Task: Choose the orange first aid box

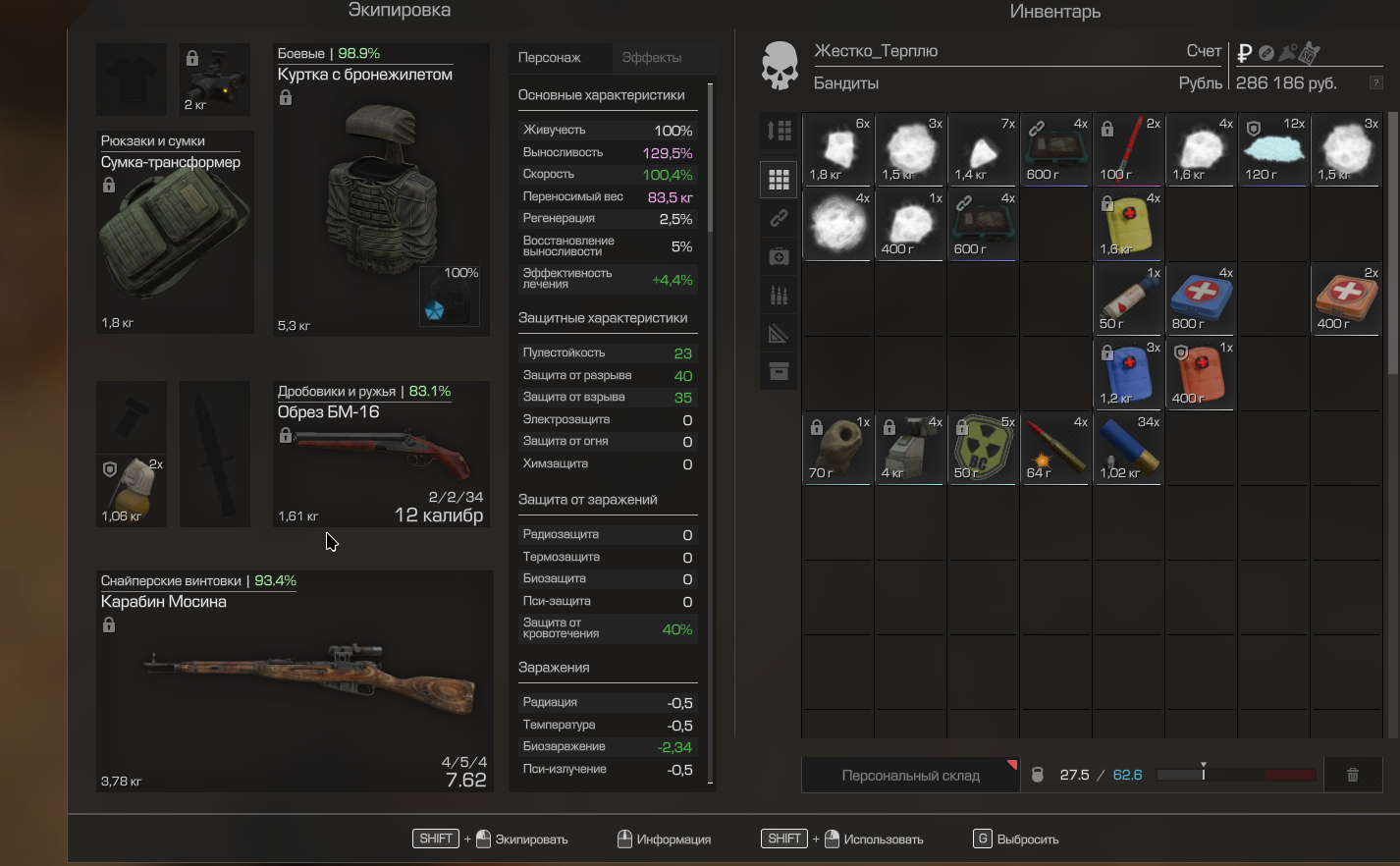Action: pos(1345,299)
